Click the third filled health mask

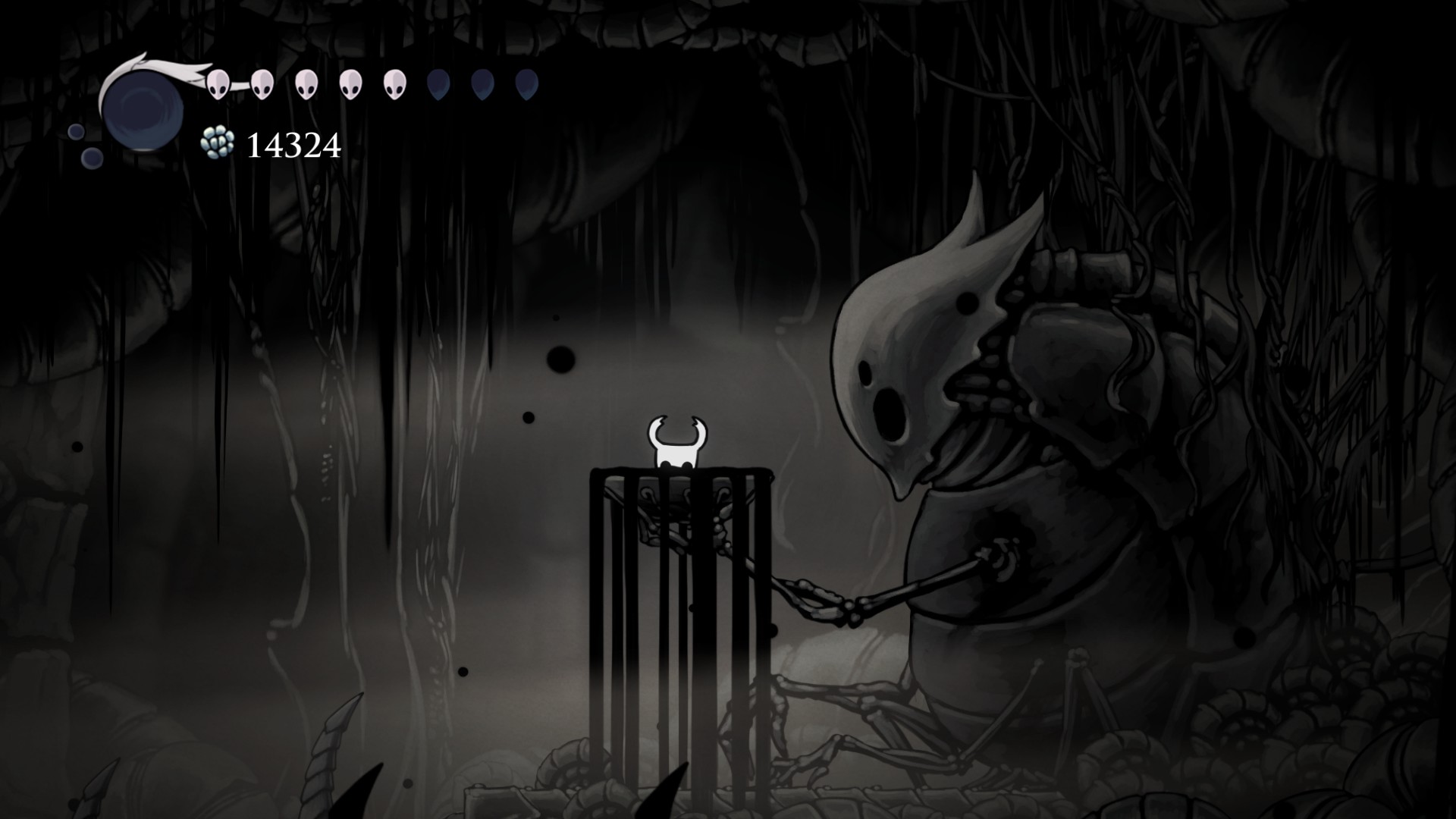coord(306,83)
